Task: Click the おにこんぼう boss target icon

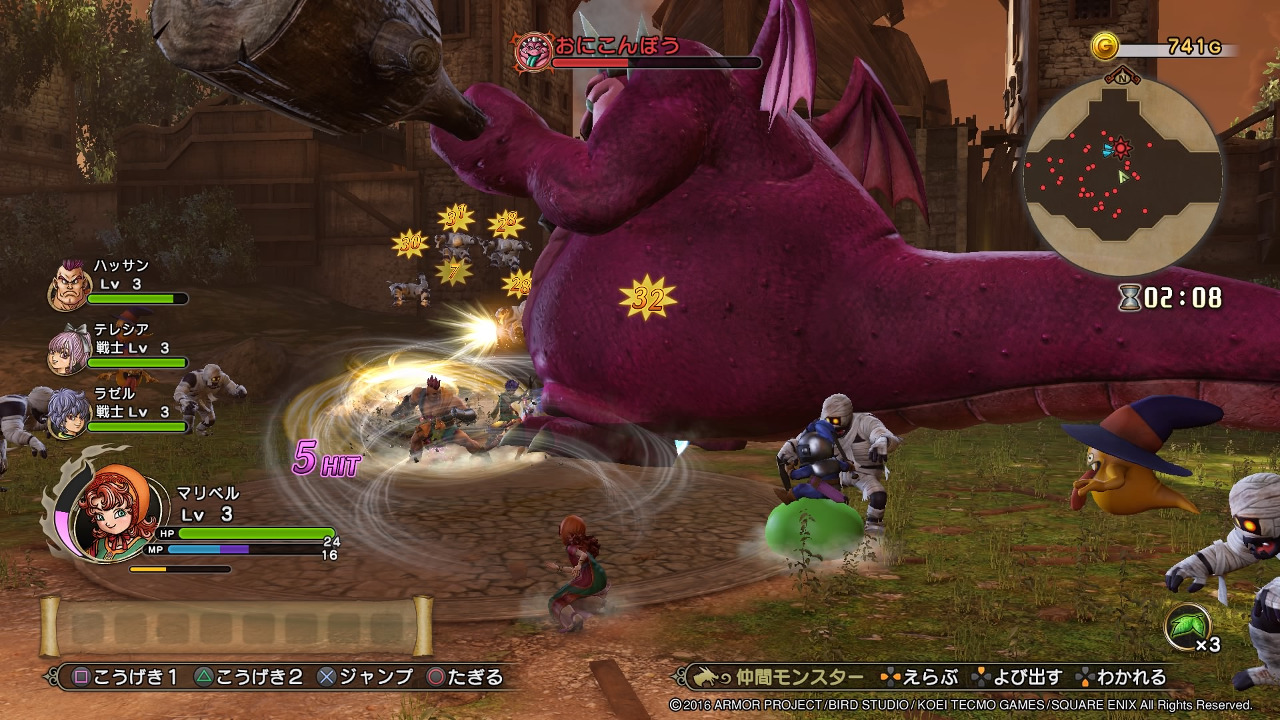Action: [533, 51]
